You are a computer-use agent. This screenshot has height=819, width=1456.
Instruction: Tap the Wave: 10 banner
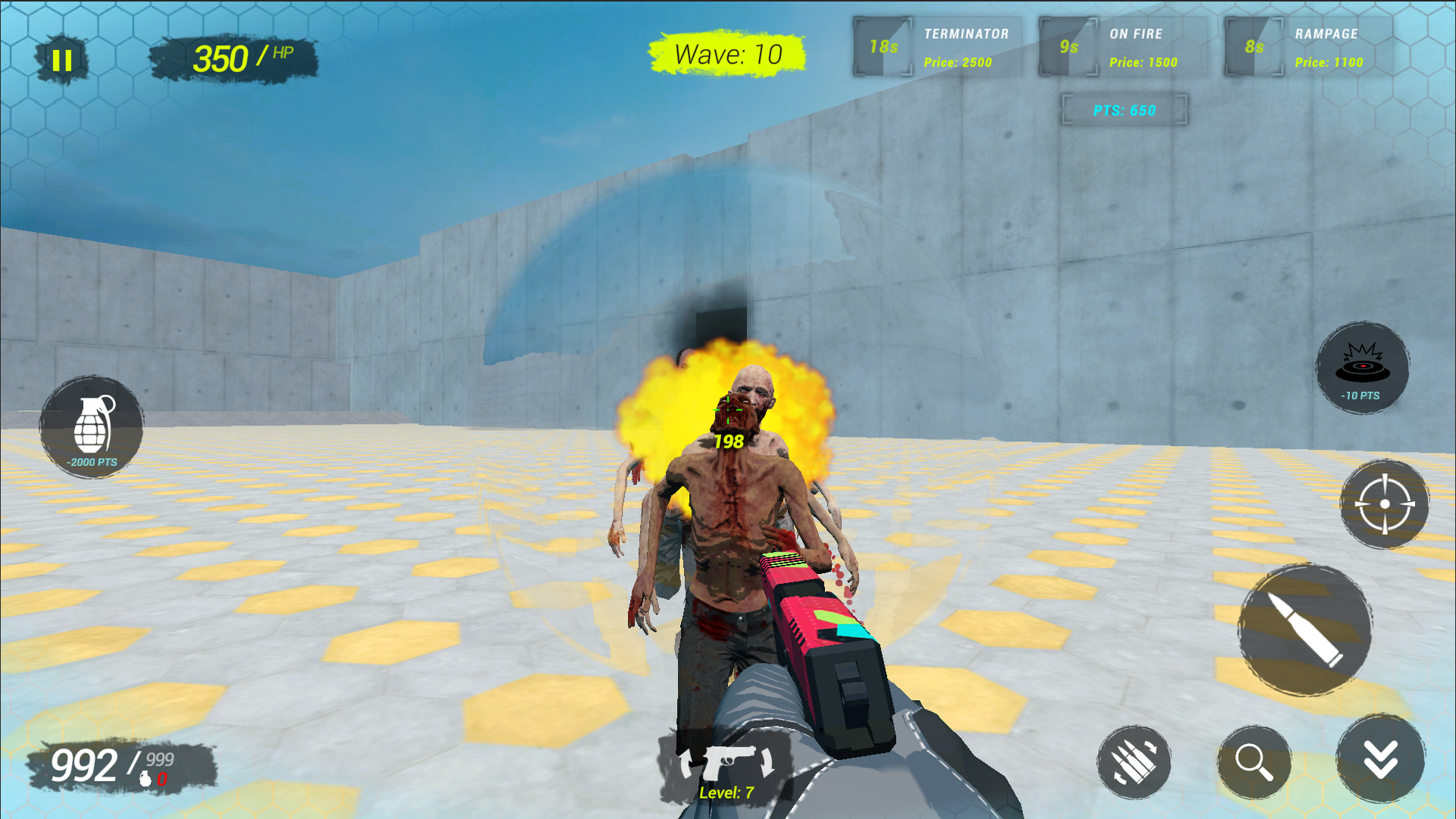pos(726,55)
